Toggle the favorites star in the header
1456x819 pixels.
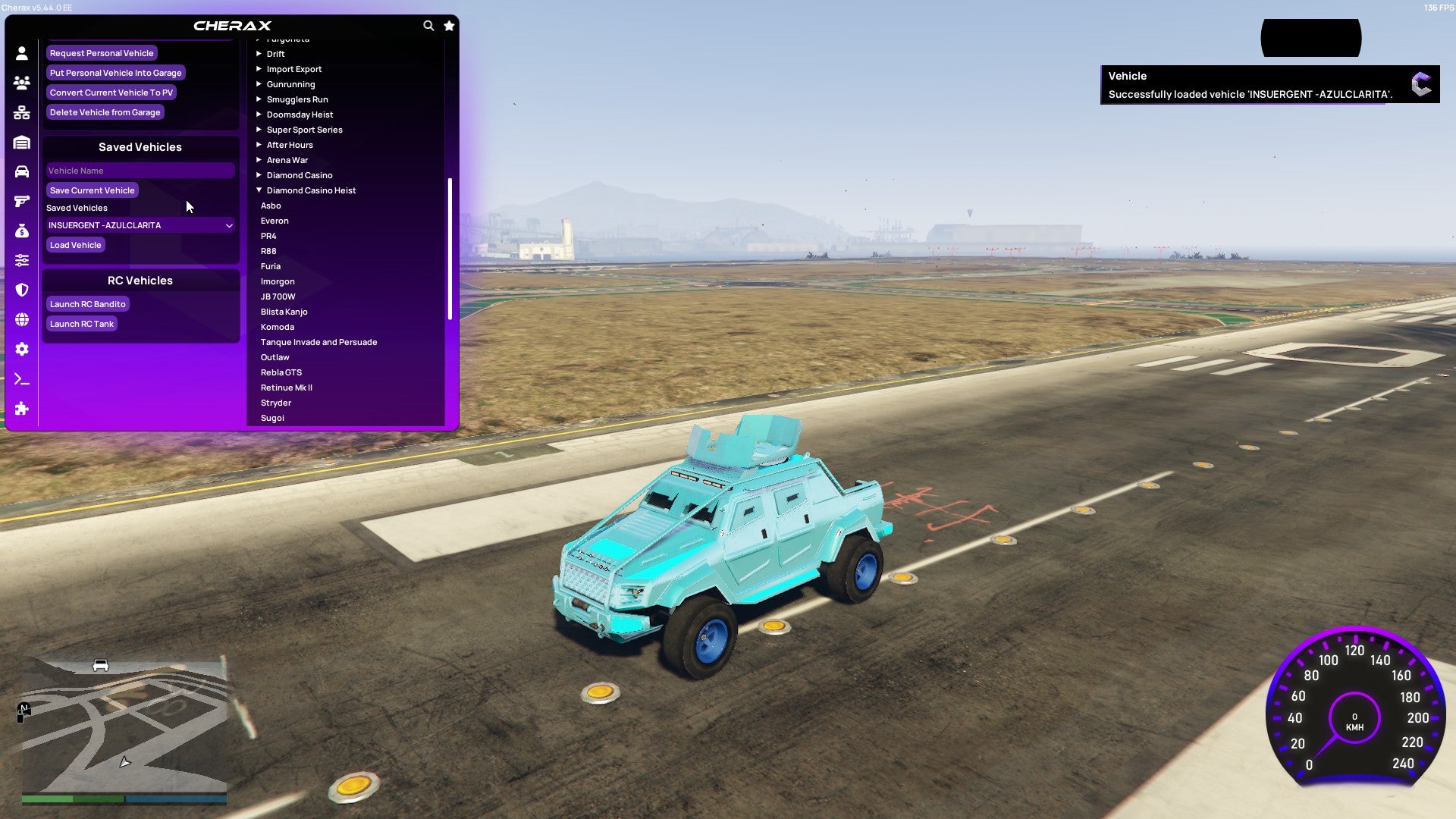(x=449, y=25)
